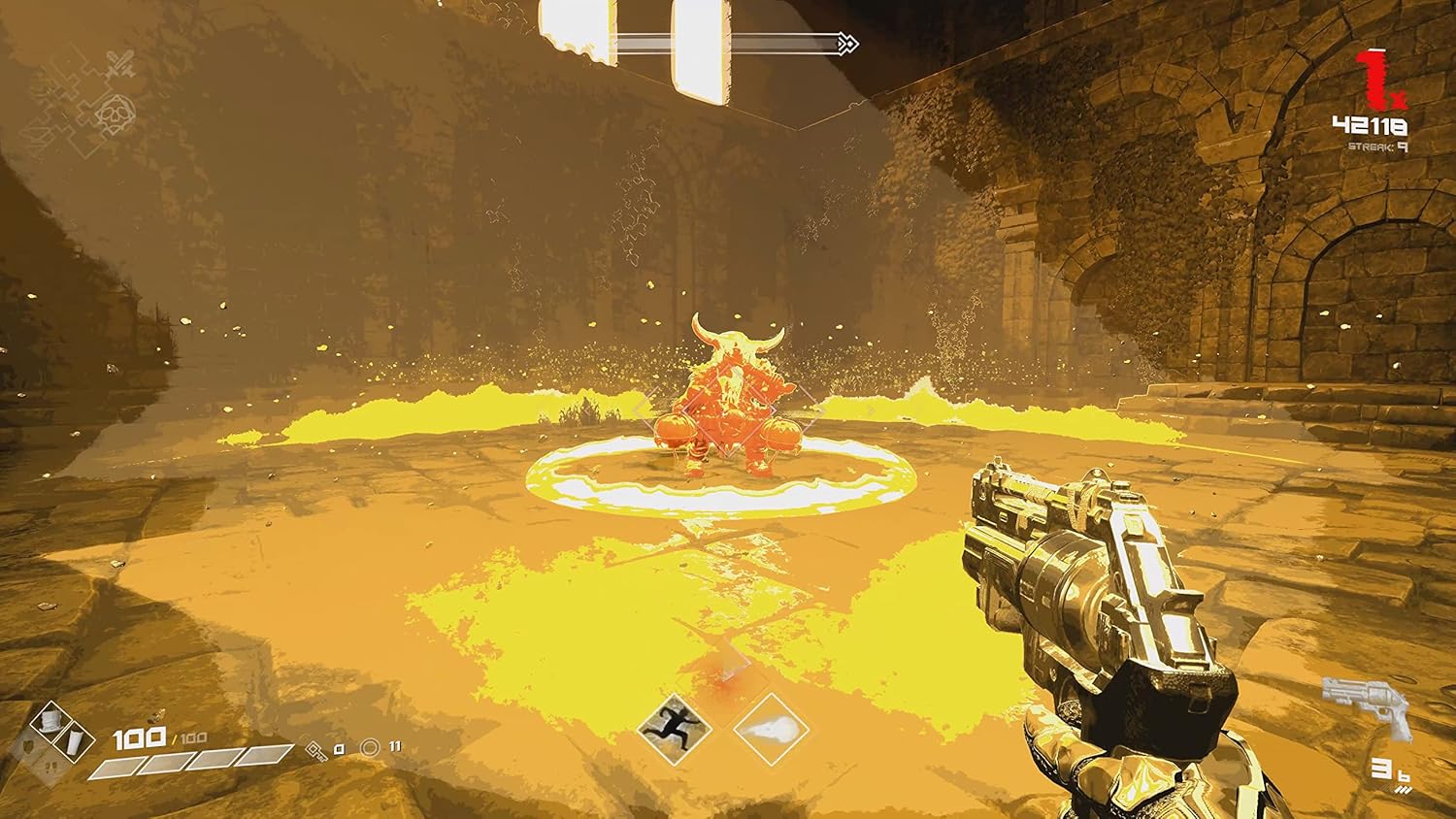1456x819 pixels.
Task: Select the STREAK: 9 counter
Action: (1377, 147)
